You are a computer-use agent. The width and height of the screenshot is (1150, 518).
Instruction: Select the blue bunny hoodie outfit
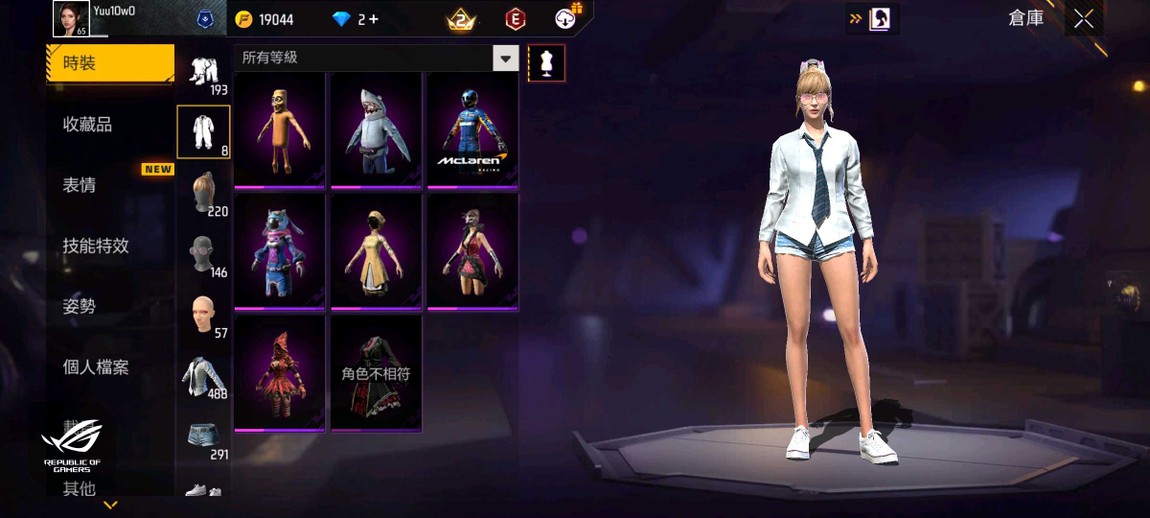tap(280, 251)
